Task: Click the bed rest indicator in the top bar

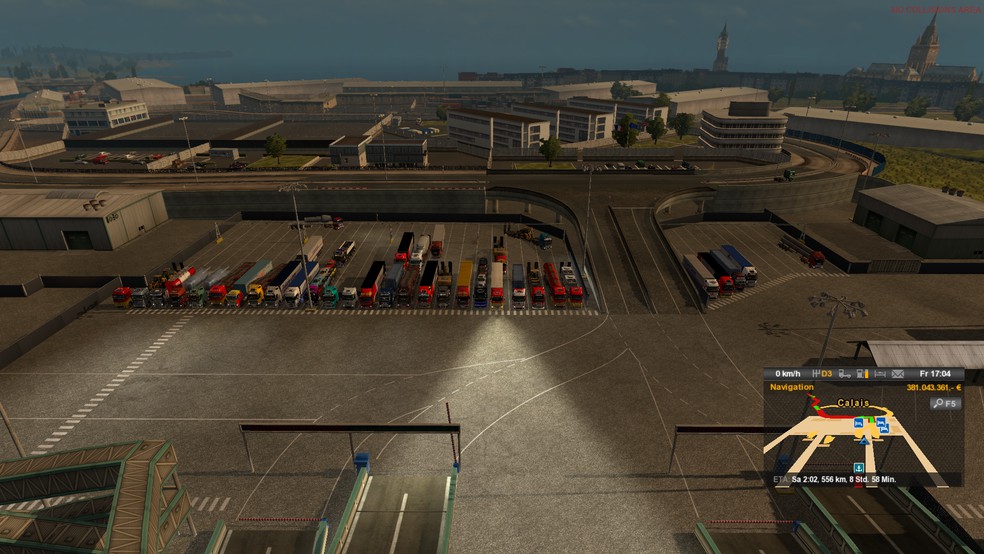Action: [880, 374]
